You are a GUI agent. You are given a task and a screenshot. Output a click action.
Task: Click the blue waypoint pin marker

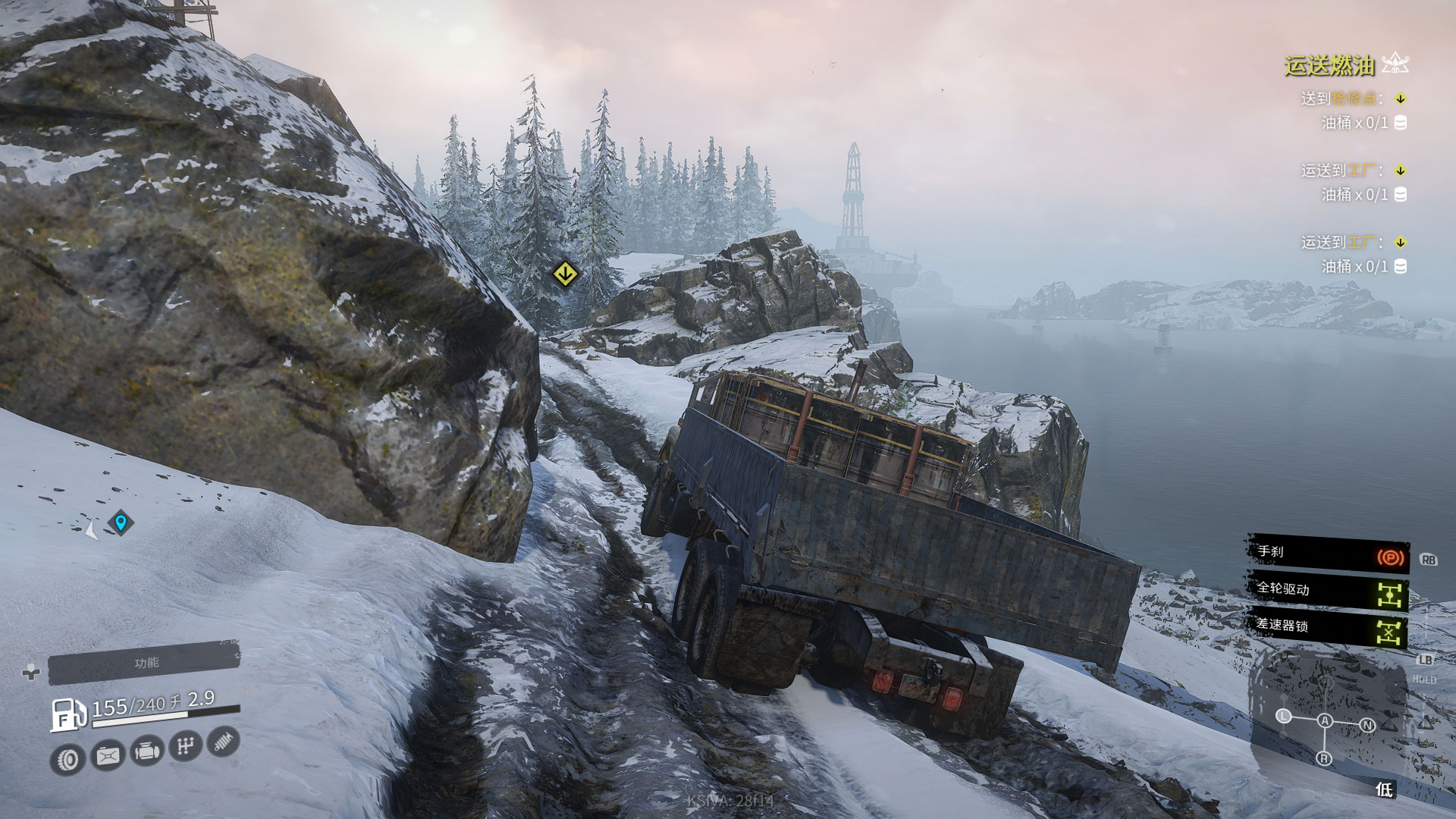(x=121, y=522)
